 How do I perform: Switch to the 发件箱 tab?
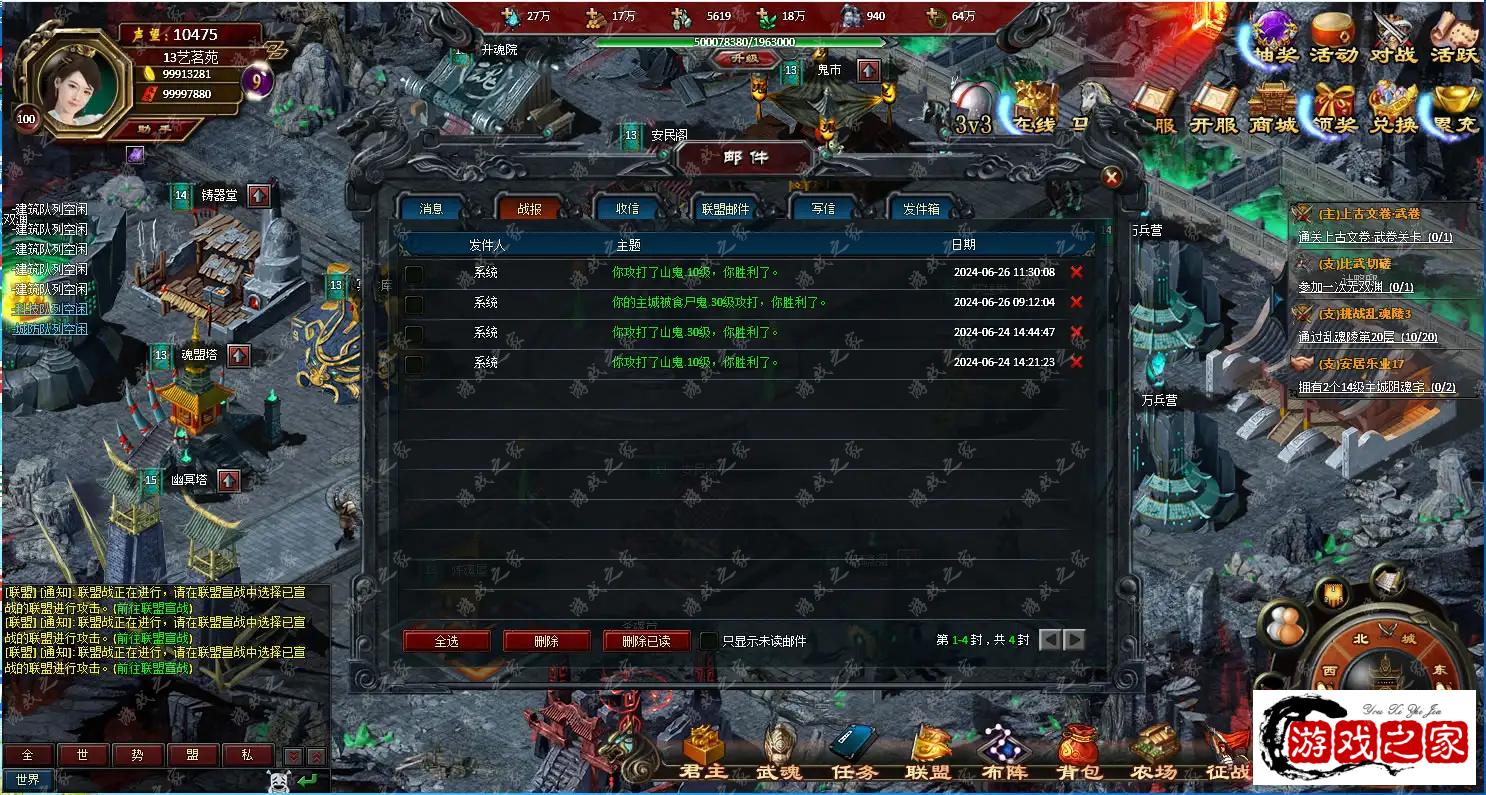point(921,209)
